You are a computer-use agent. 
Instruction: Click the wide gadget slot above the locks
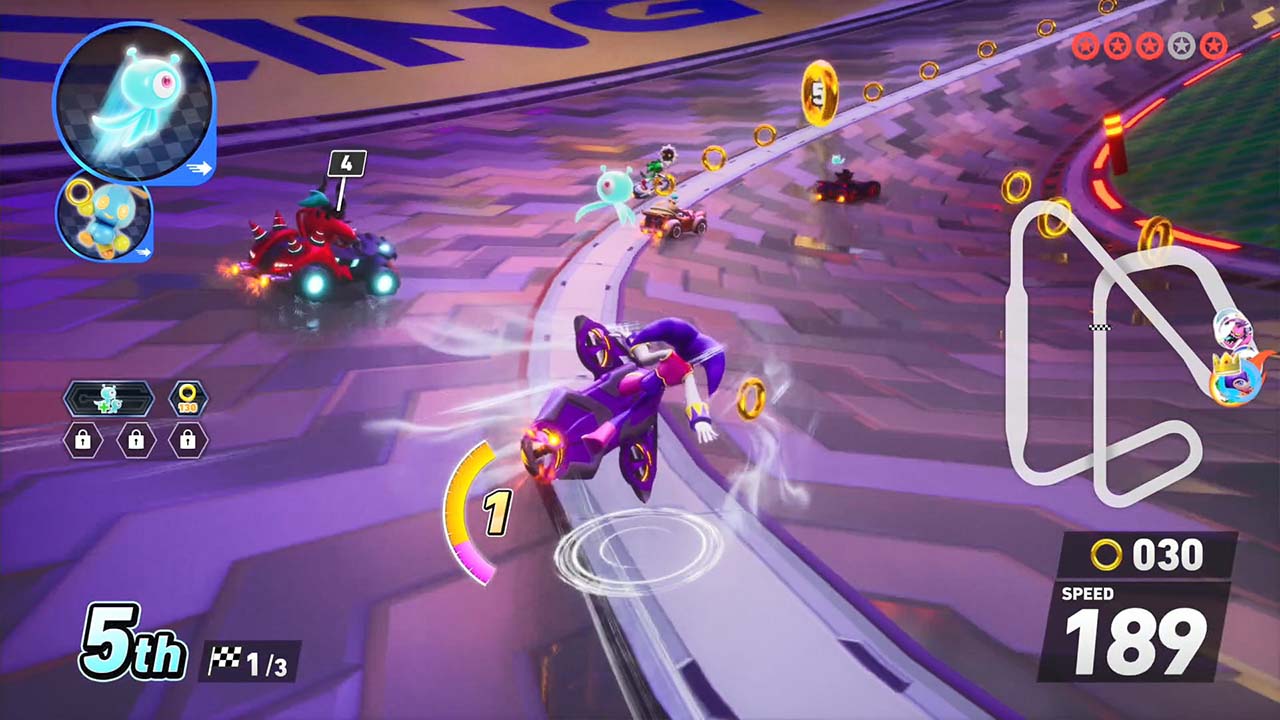(x=109, y=399)
